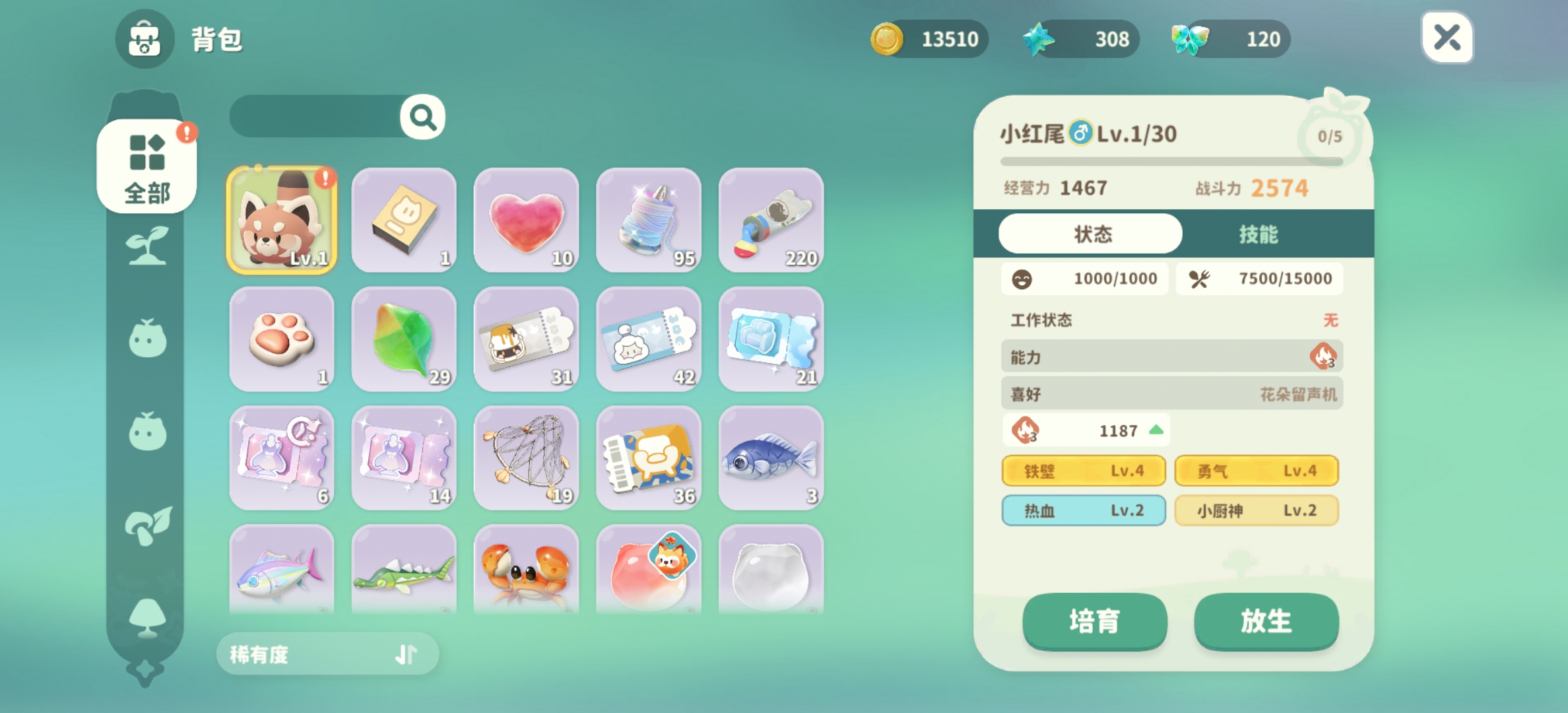Click the gold coin currency icon
The height and width of the screenshot is (713, 1568).
point(888,39)
